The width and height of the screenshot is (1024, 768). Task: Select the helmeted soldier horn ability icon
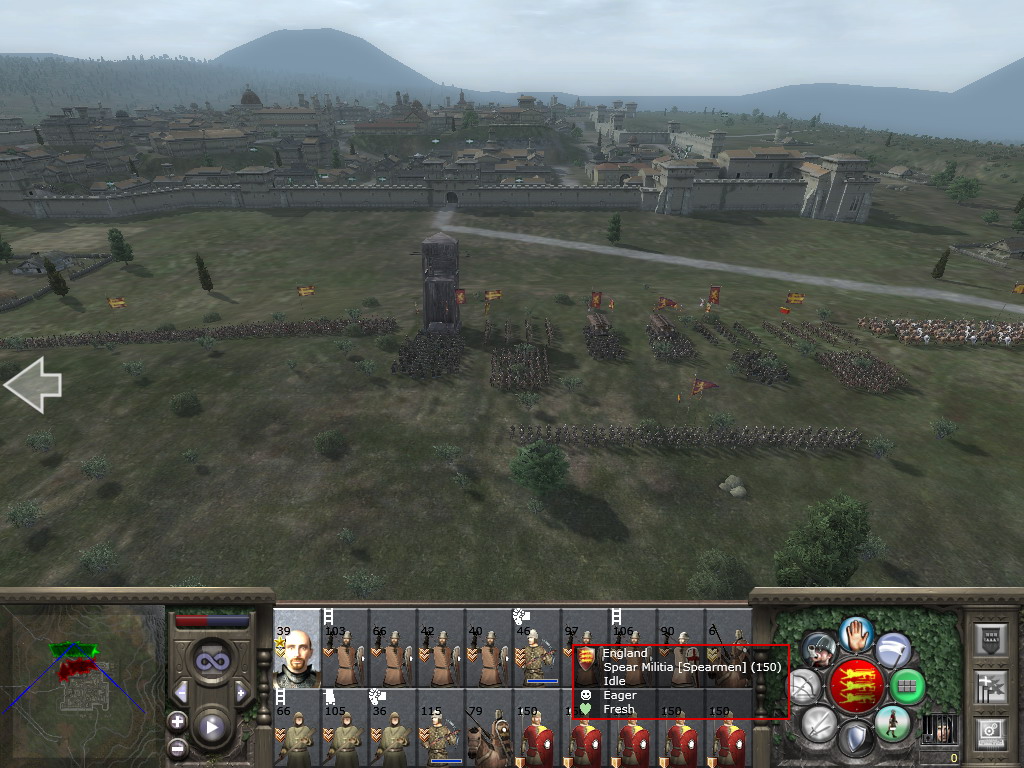(819, 650)
